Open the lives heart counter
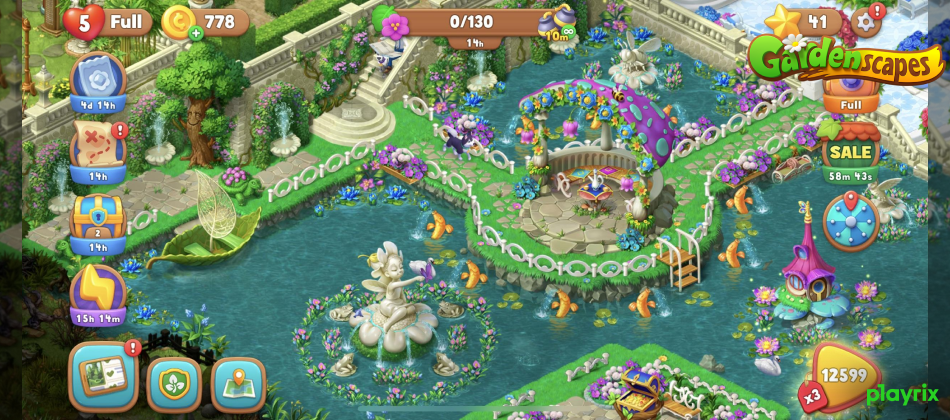The height and width of the screenshot is (420, 950). click(x=84, y=20)
